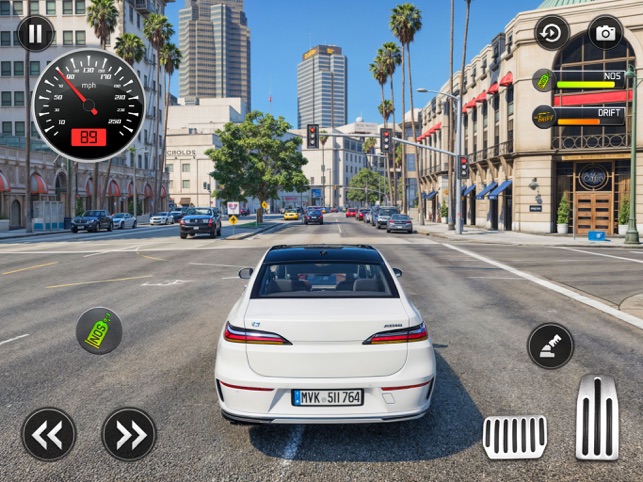
Task: Step on the tall gas pedal
Action: pyautogui.click(x=596, y=418)
